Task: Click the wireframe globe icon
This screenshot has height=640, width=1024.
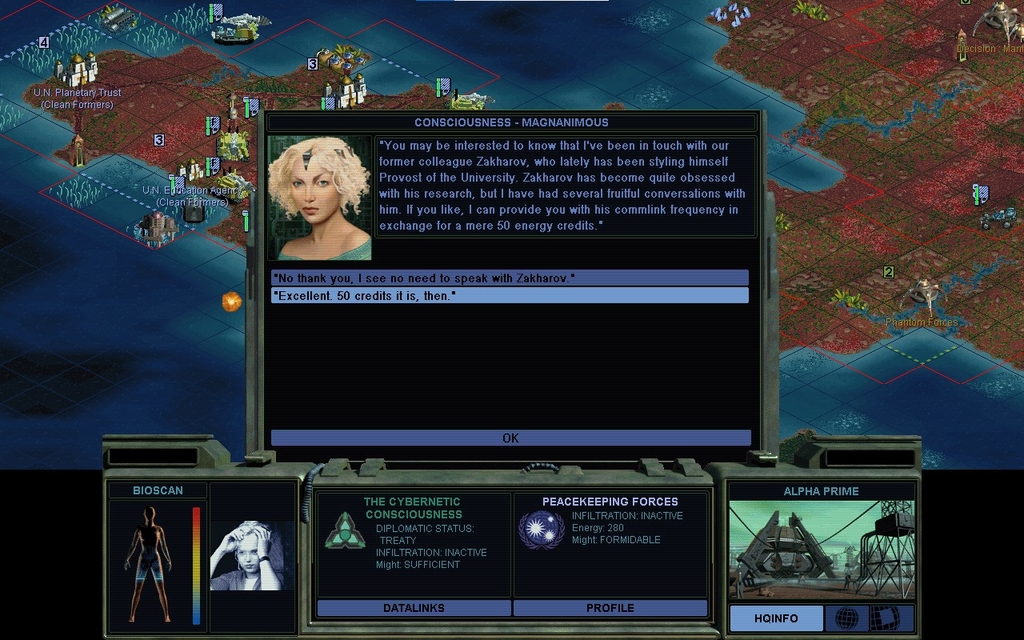Action: (x=847, y=618)
